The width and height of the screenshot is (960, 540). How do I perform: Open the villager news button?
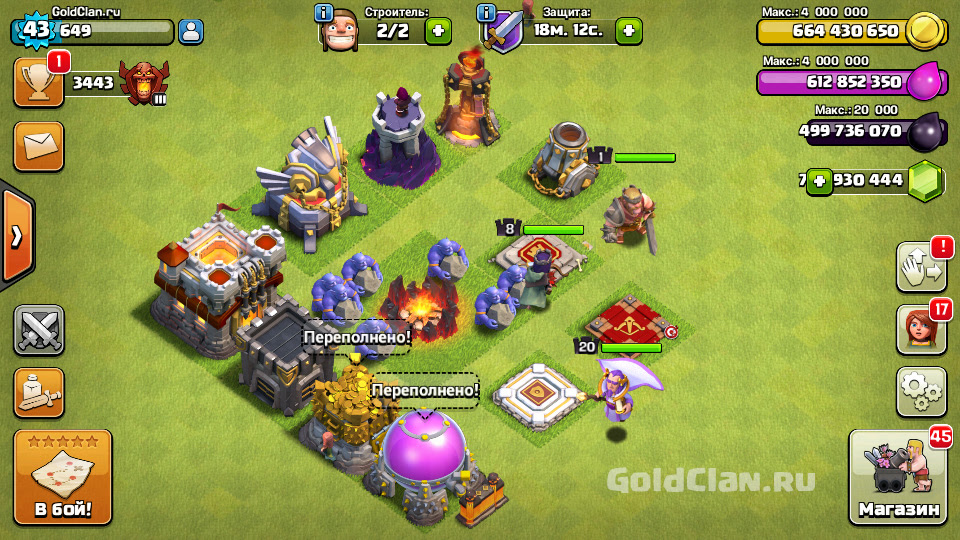(x=921, y=330)
